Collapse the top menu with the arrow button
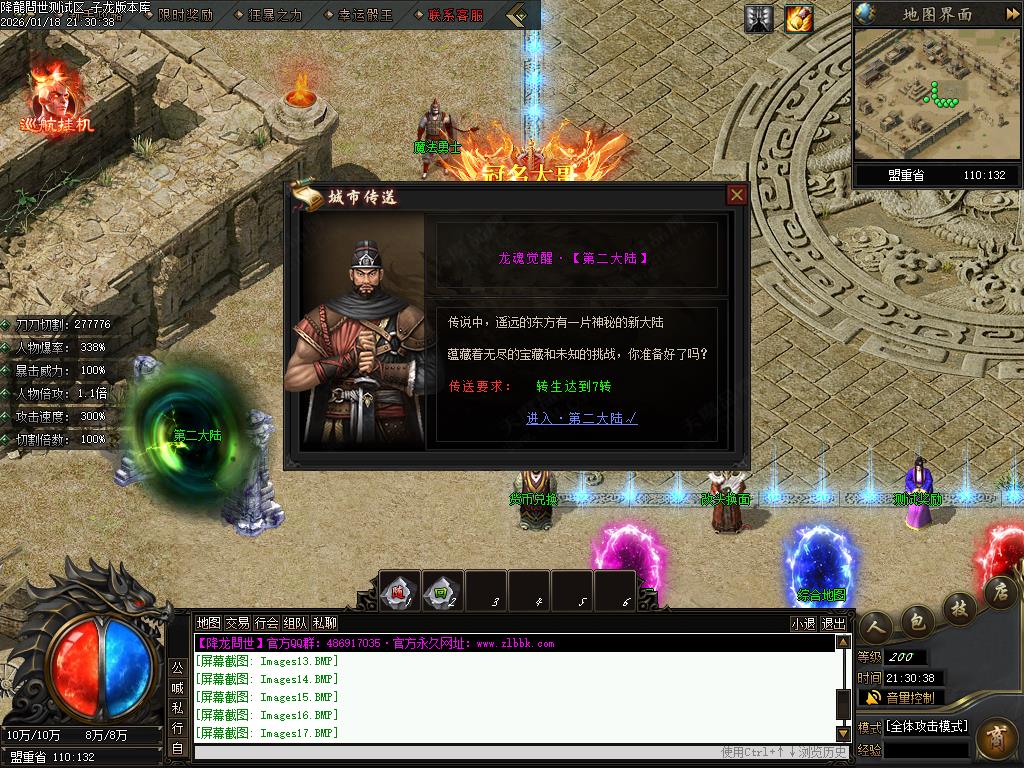Screen dimensions: 1024x768 517,15
